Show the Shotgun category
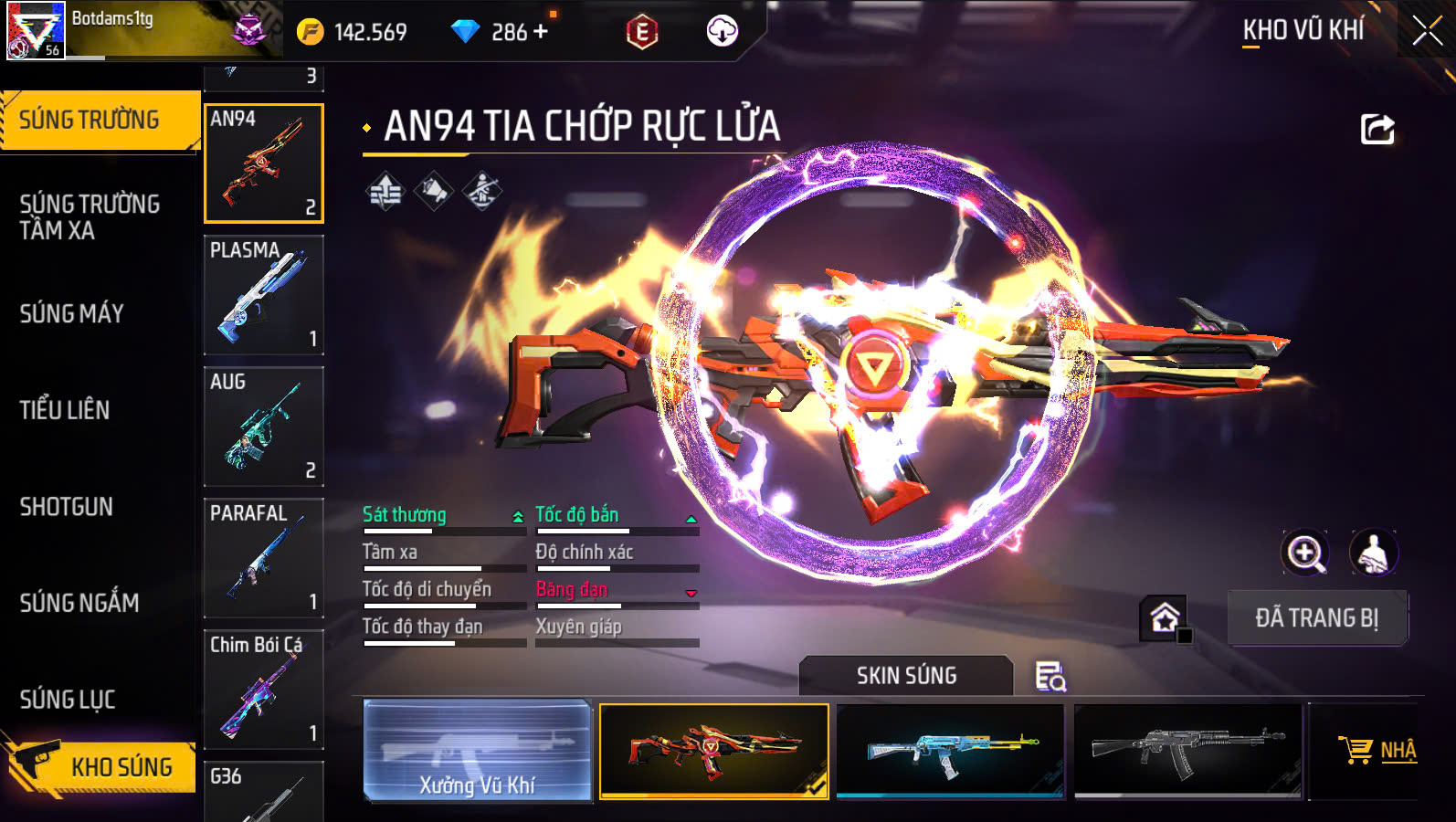Viewport: 1456px width, 822px height. click(x=68, y=507)
